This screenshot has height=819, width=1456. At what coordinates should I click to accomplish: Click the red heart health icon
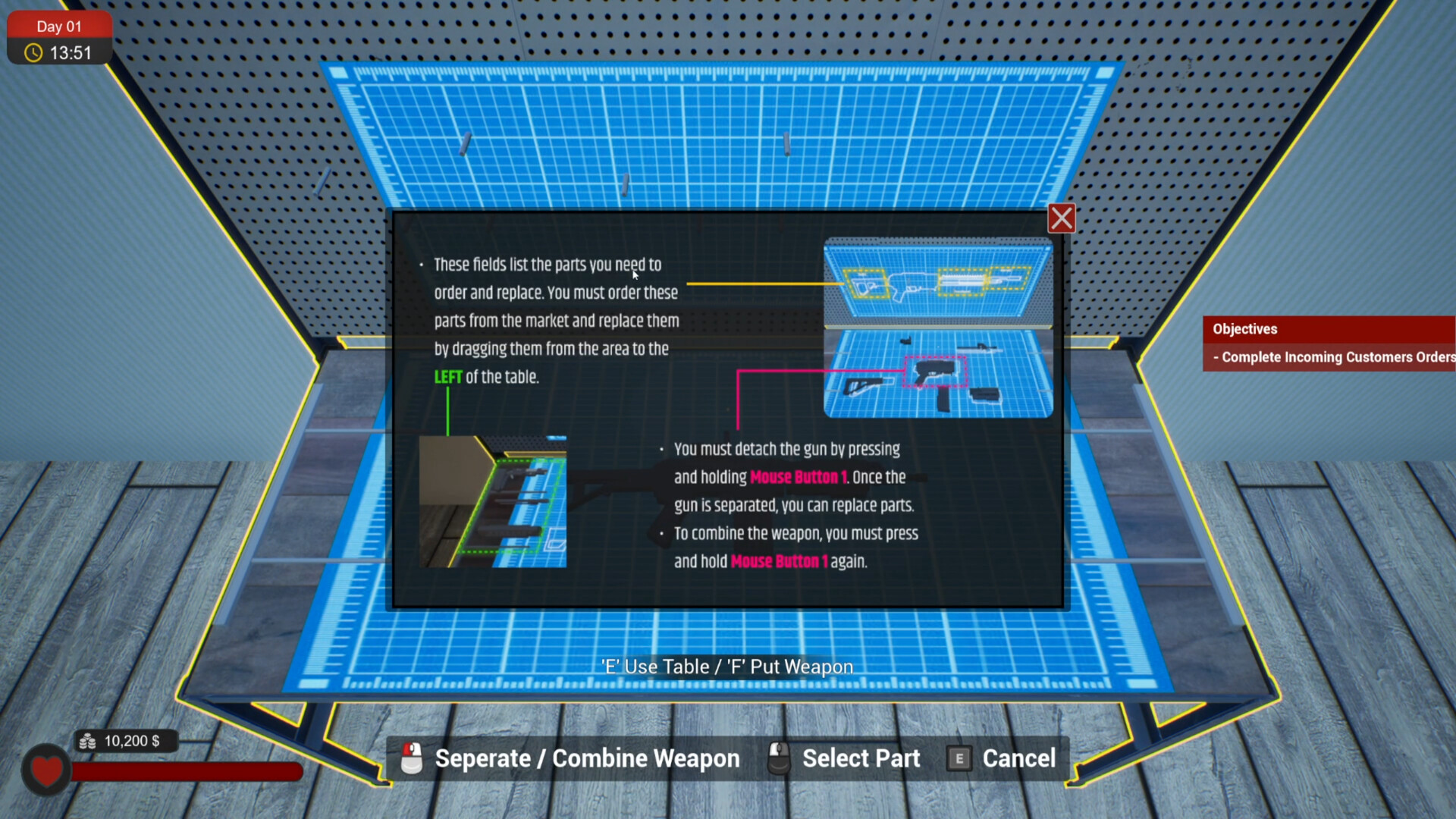tap(45, 770)
